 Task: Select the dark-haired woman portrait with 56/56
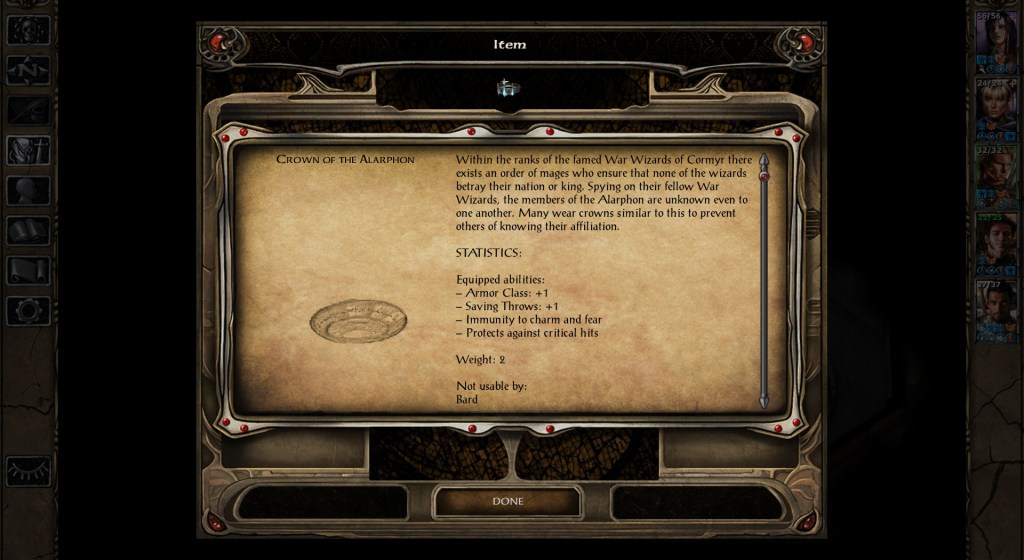[997, 40]
